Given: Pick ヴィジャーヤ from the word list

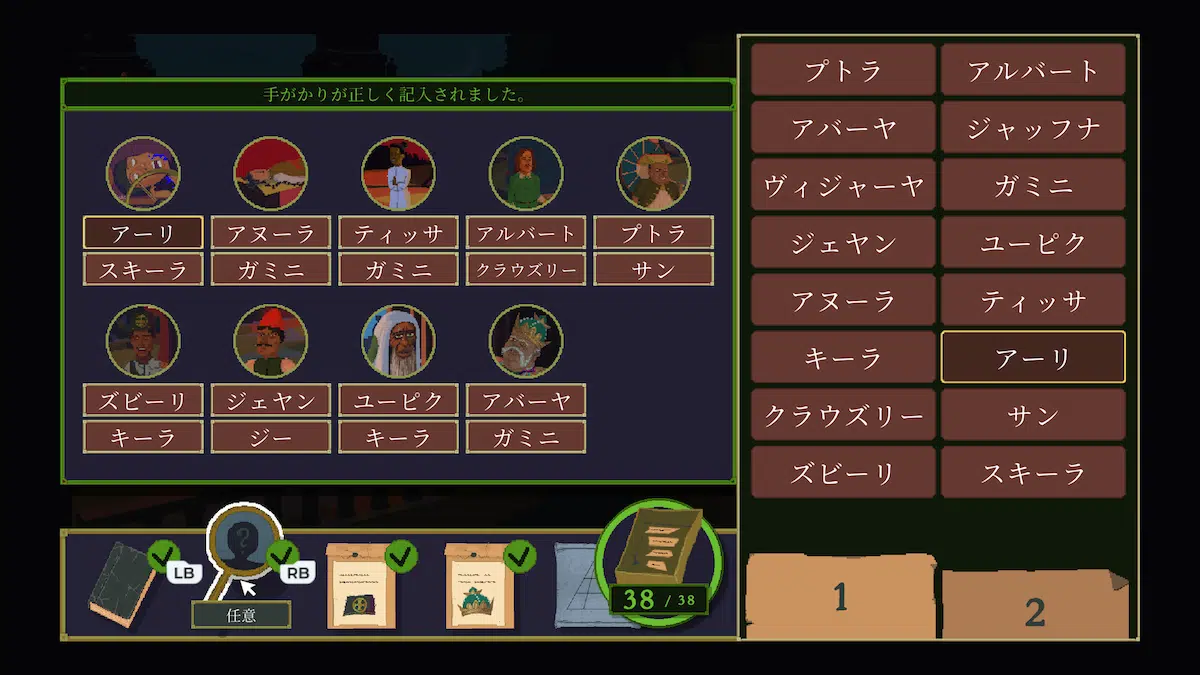Looking at the screenshot, I should pos(843,186).
